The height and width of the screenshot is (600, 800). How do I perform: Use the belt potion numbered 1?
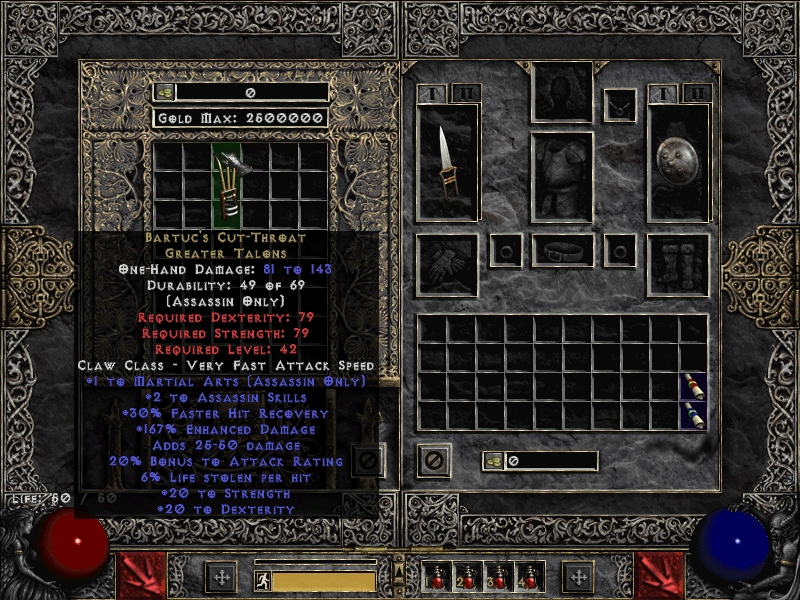[x=436, y=577]
